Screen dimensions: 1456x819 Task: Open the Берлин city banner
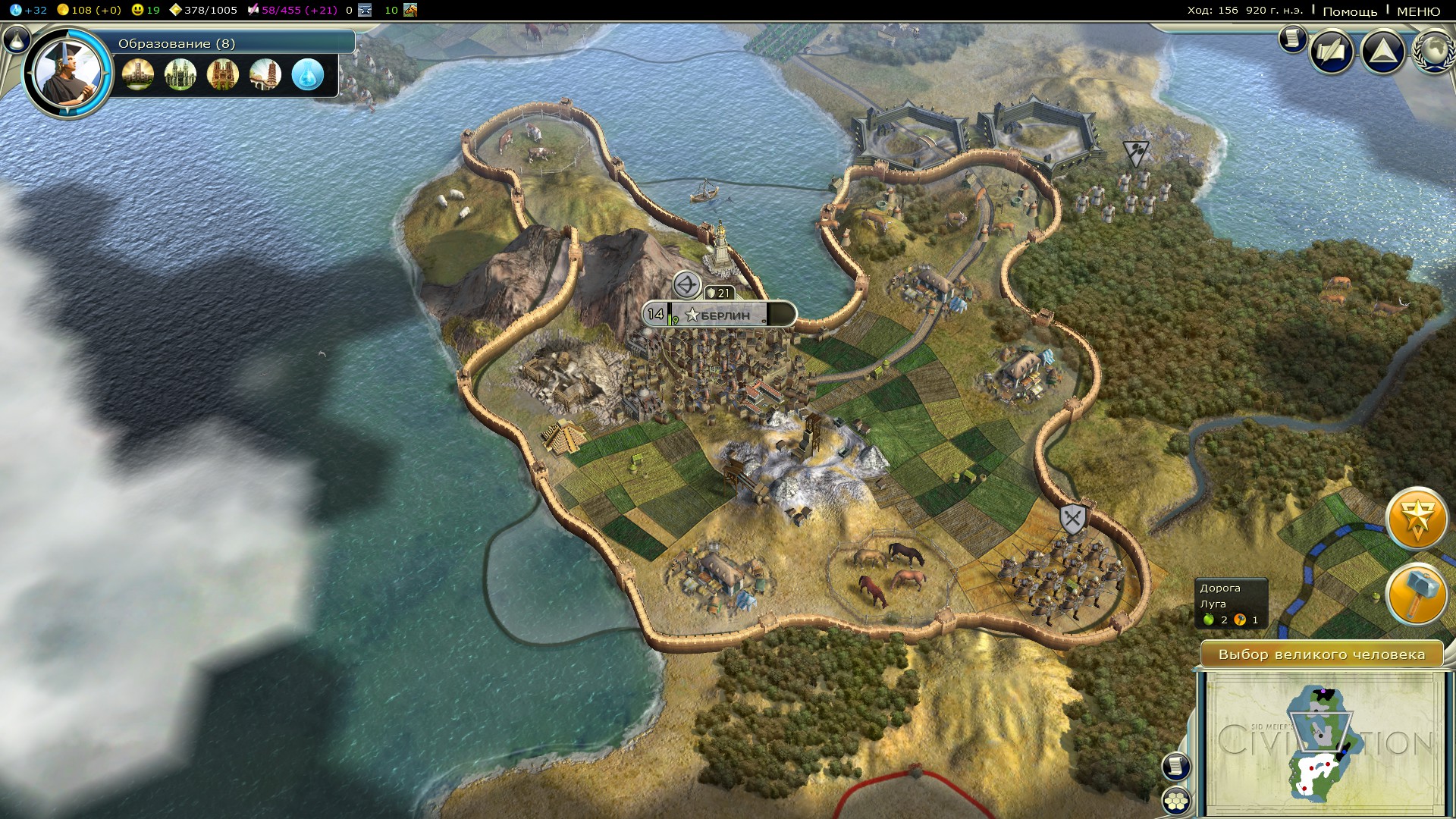[x=720, y=314]
